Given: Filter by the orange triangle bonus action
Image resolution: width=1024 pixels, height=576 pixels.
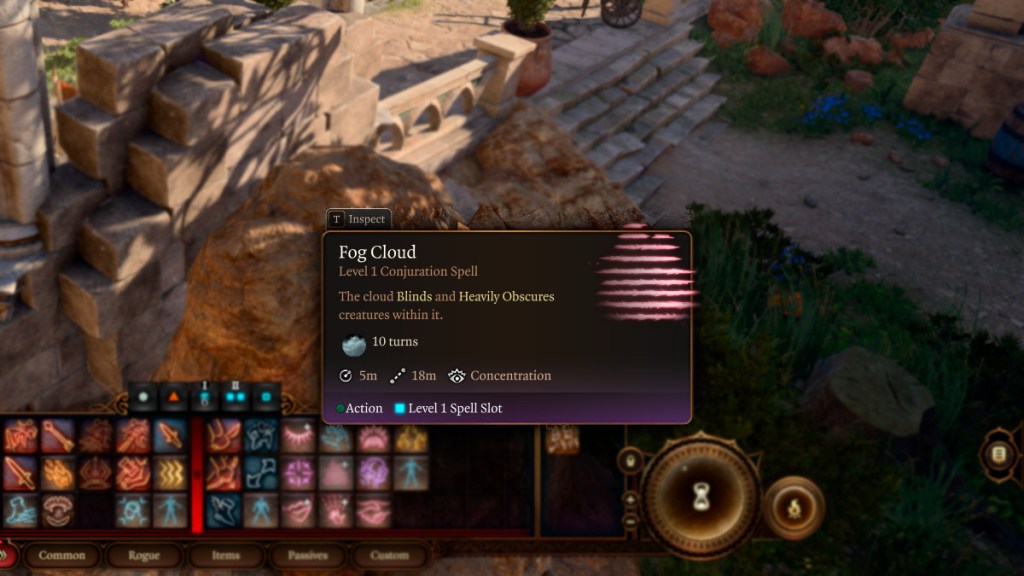Looking at the screenshot, I should click(172, 397).
